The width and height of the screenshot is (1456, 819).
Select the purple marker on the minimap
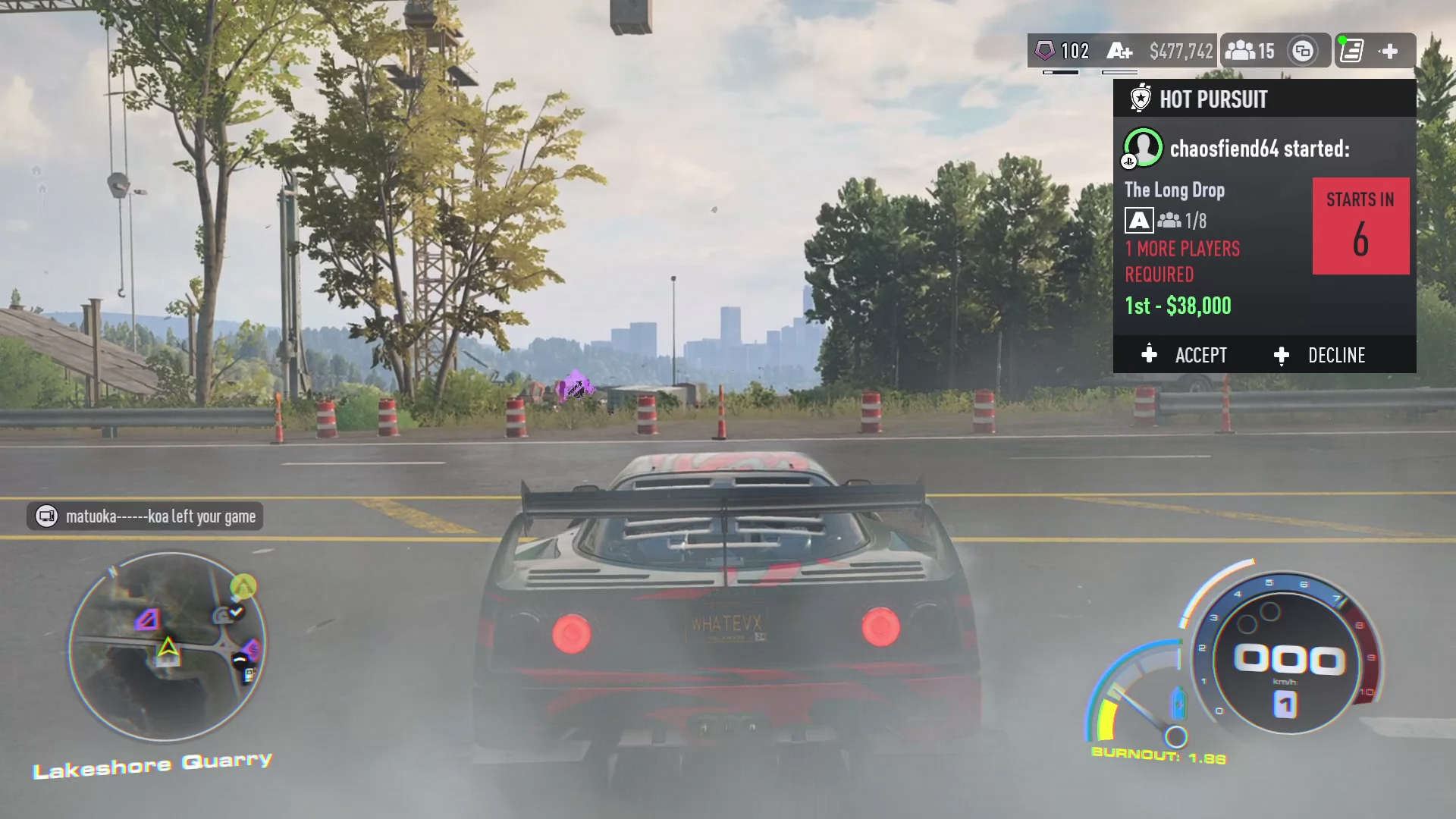147,620
